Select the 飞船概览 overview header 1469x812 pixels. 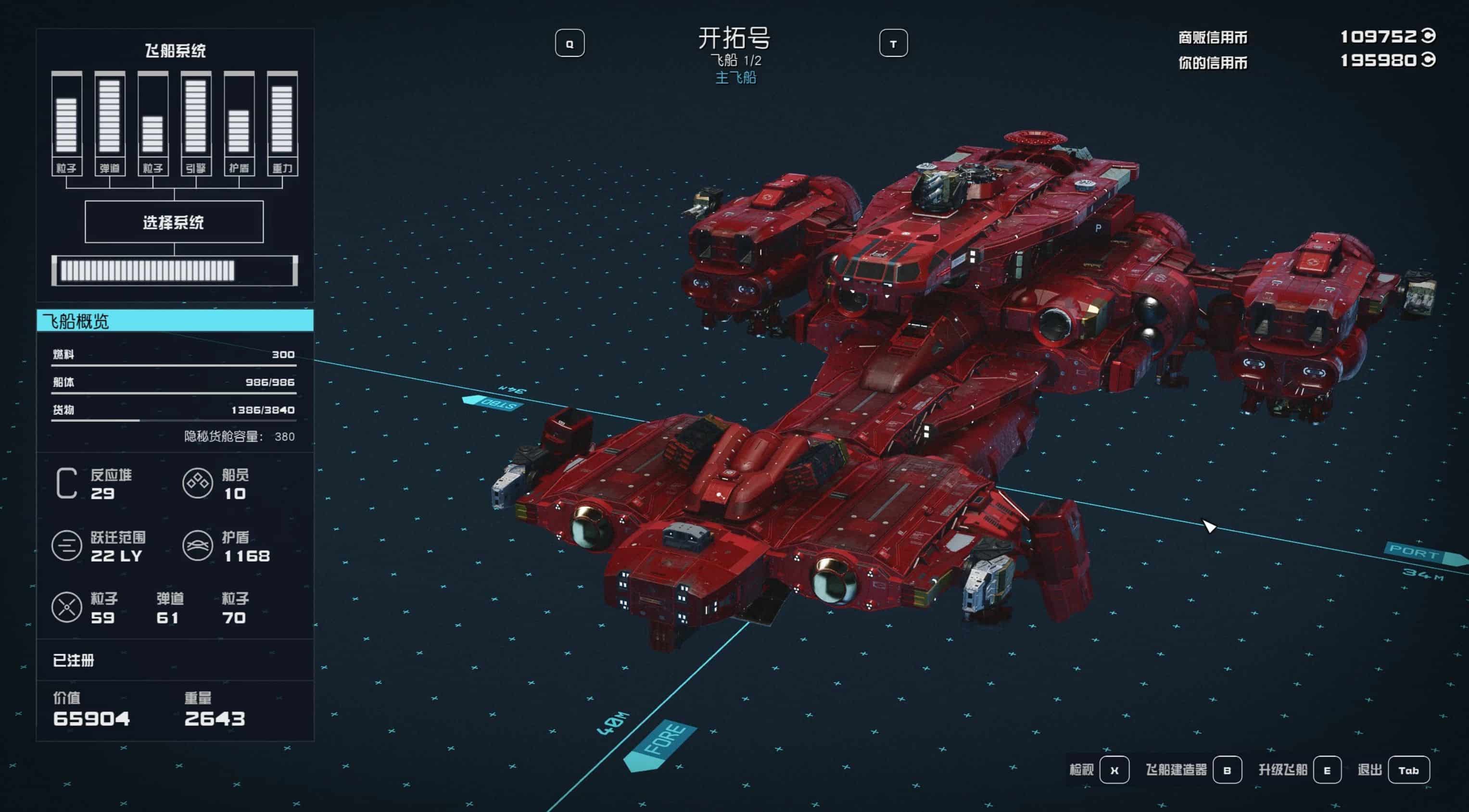click(175, 321)
